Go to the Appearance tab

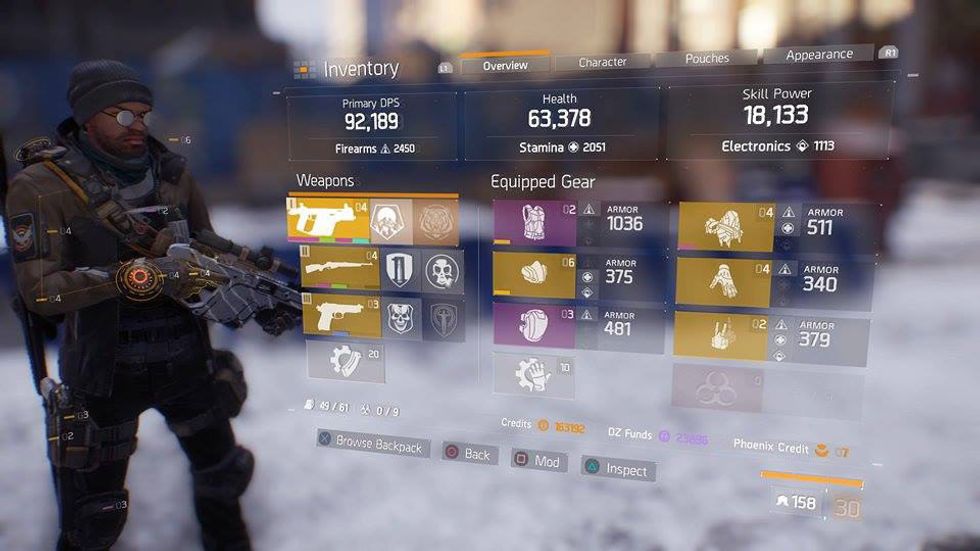pos(819,55)
